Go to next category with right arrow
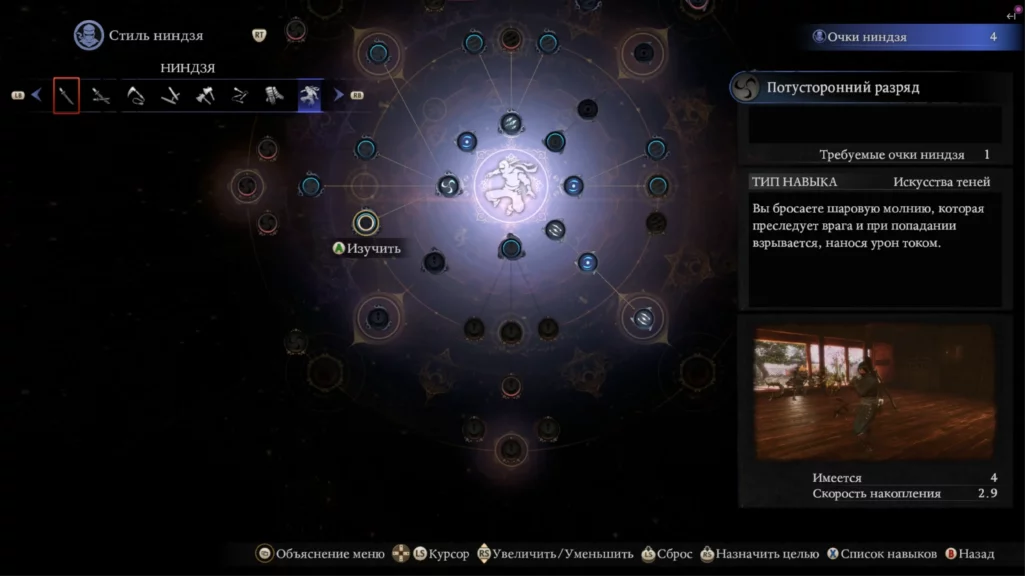This screenshot has height=576, width=1025. click(x=339, y=96)
